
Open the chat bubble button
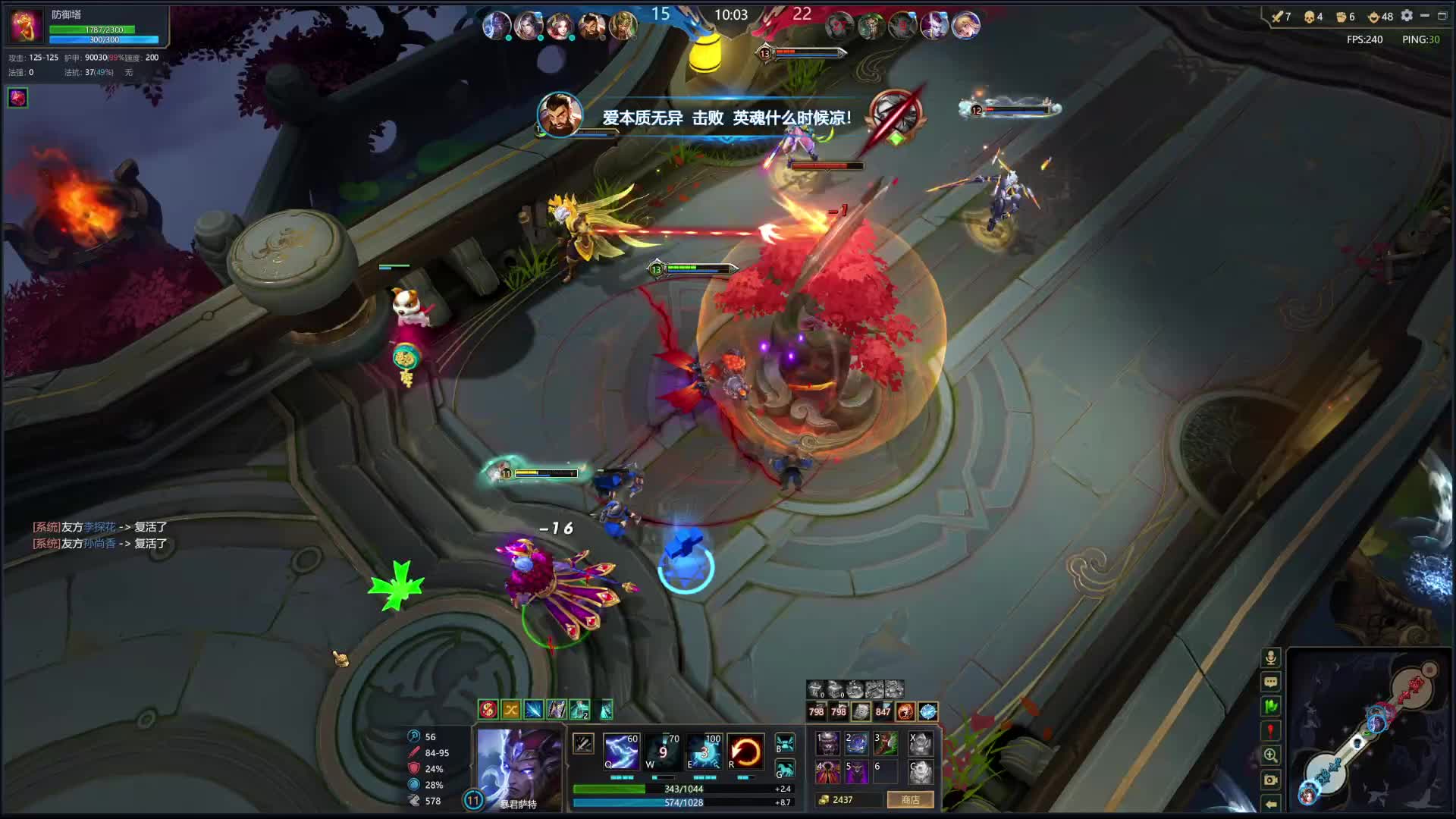point(1271,682)
